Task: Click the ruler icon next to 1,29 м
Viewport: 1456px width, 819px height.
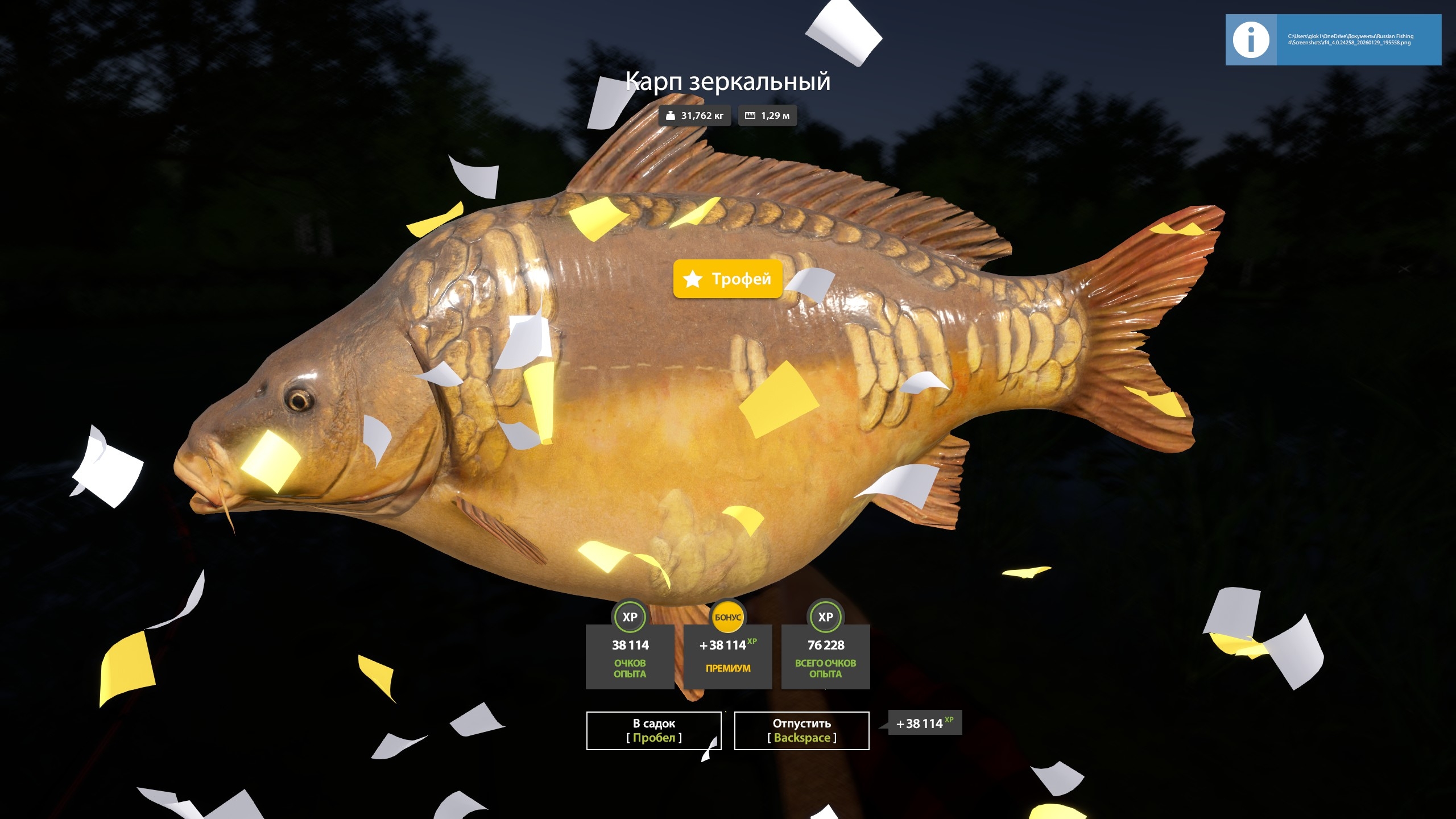Action: tap(749, 115)
